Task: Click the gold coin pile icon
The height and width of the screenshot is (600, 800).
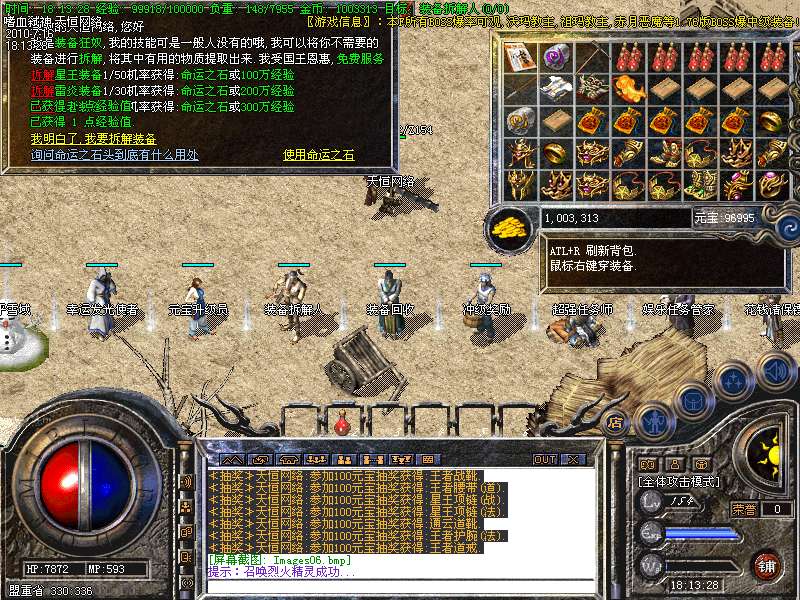Action: (509, 228)
